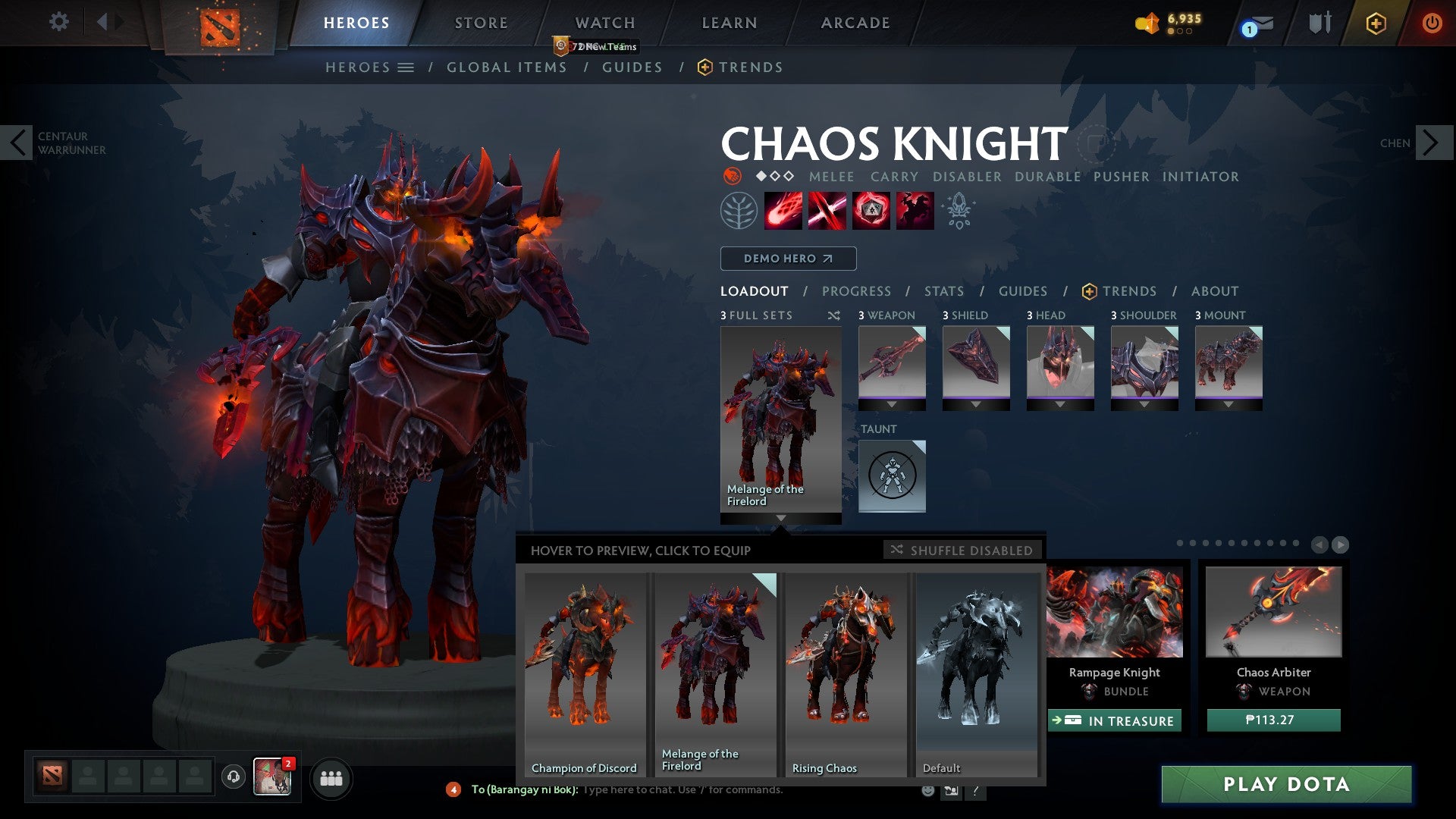Enable shuffle next to 3 Full Sets
The height and width of the screenshot is (819, 1456).
[834, 315]
